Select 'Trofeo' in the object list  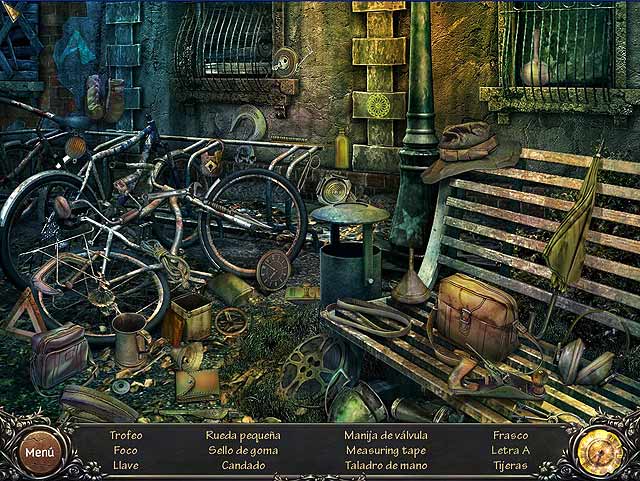tap(126, 435)
